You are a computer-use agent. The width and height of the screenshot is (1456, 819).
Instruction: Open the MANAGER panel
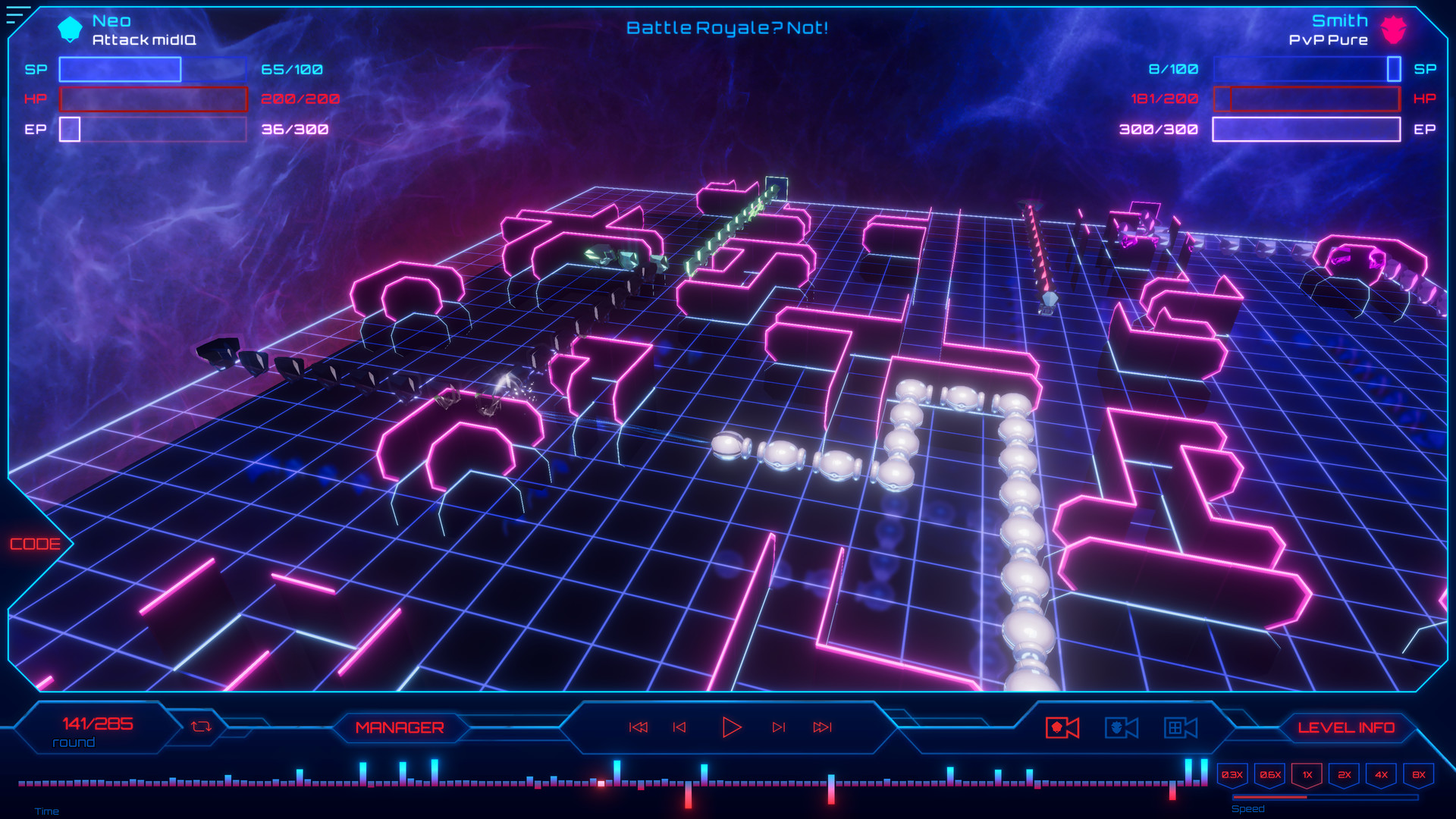[401, 726]
